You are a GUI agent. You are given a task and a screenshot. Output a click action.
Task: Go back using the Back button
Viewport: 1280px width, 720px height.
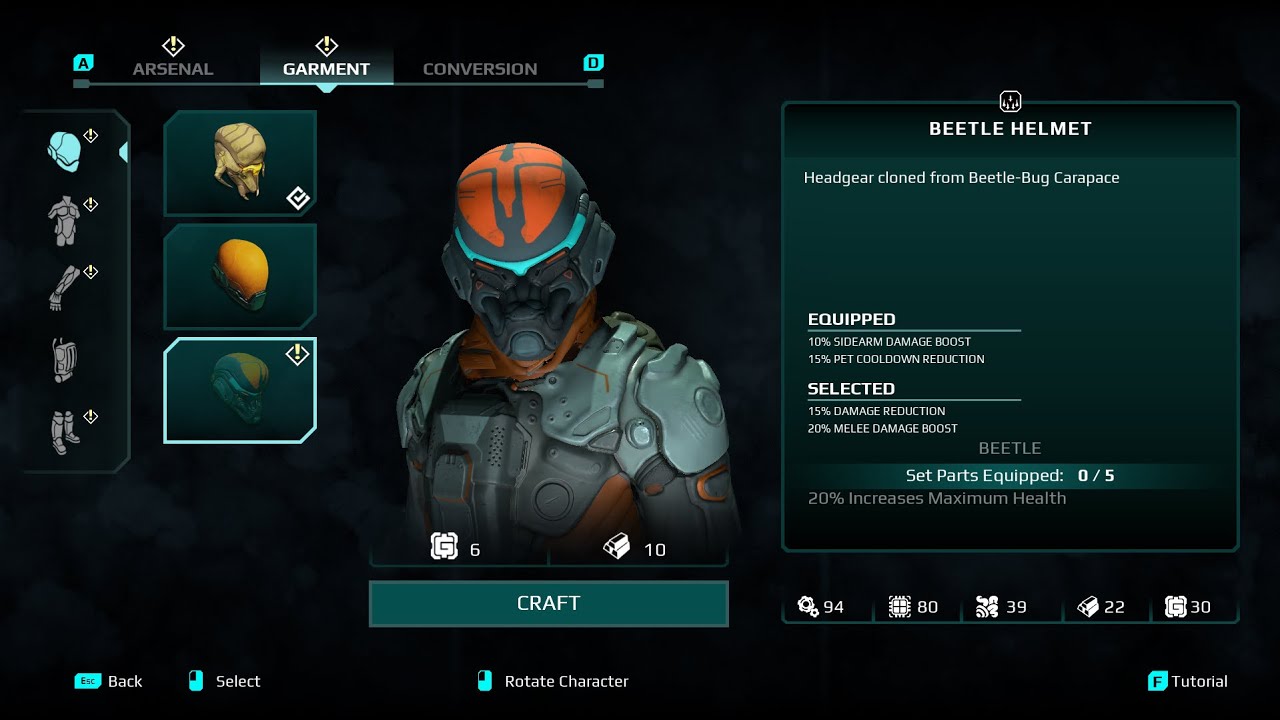click(109, 681)
